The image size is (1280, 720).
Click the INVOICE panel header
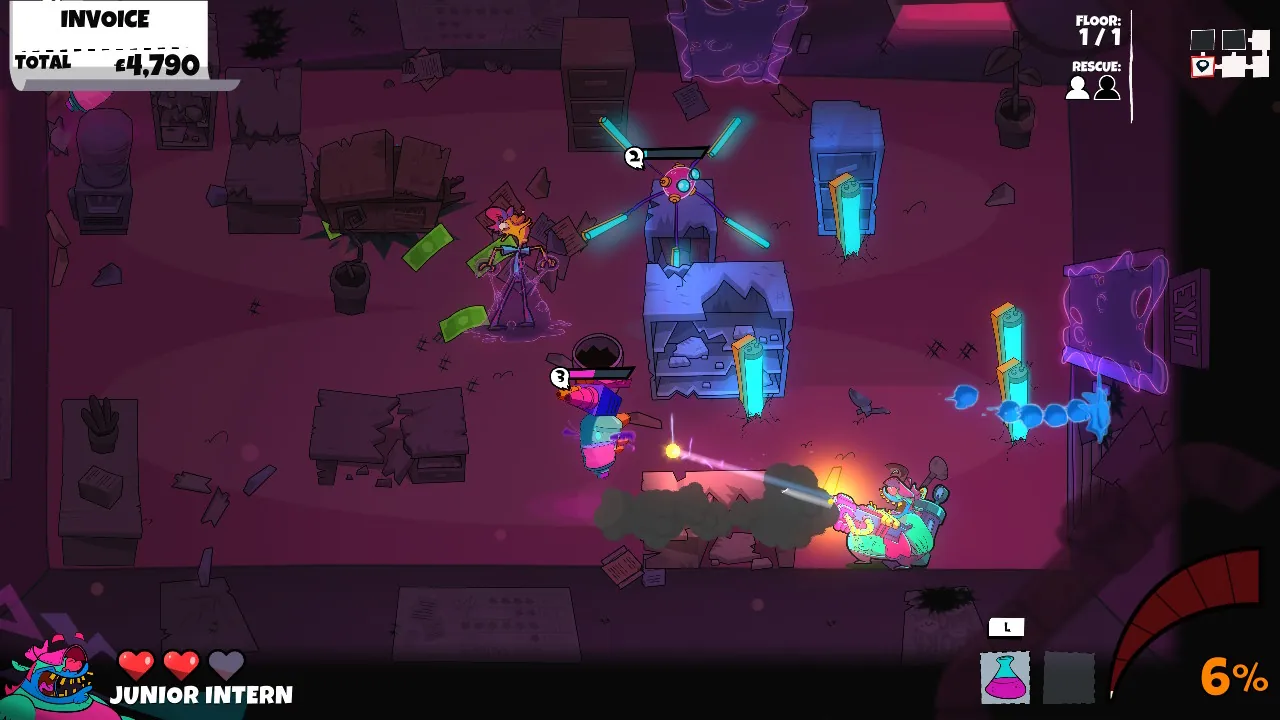coord(104,18)
